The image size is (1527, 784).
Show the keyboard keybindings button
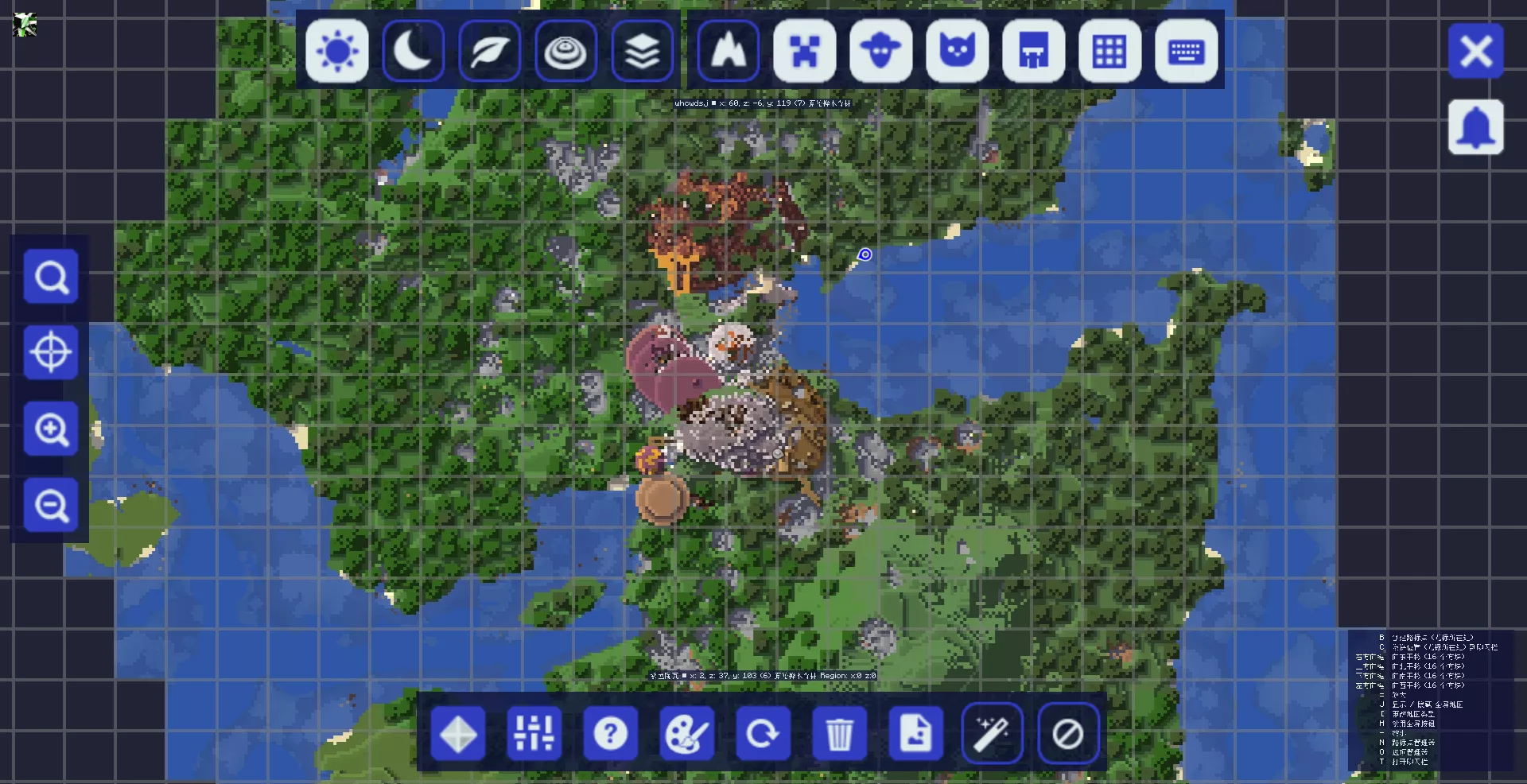[x=1187, y=52]
